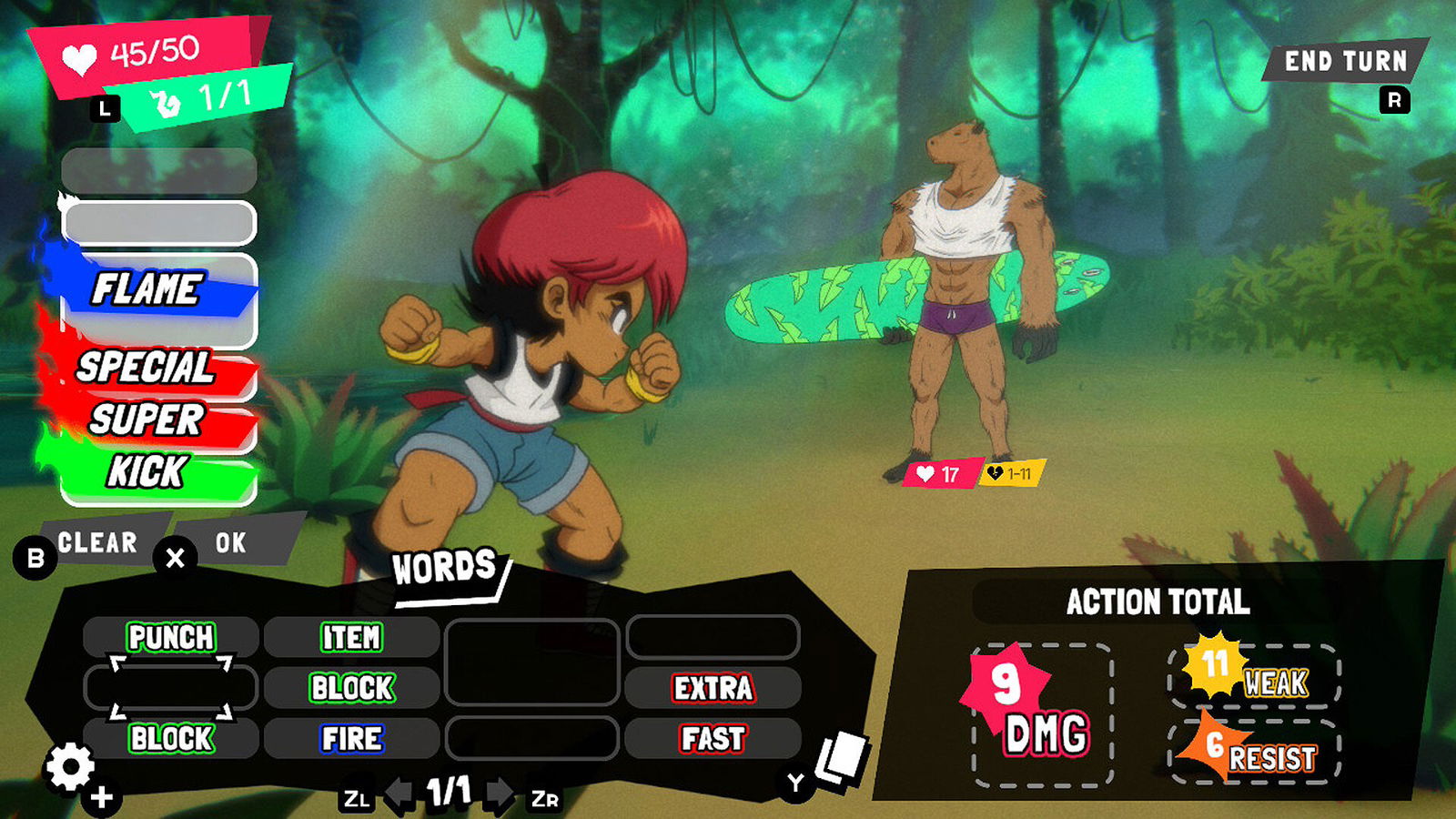Go to the previous words page arrow

[x=398, y=794]
